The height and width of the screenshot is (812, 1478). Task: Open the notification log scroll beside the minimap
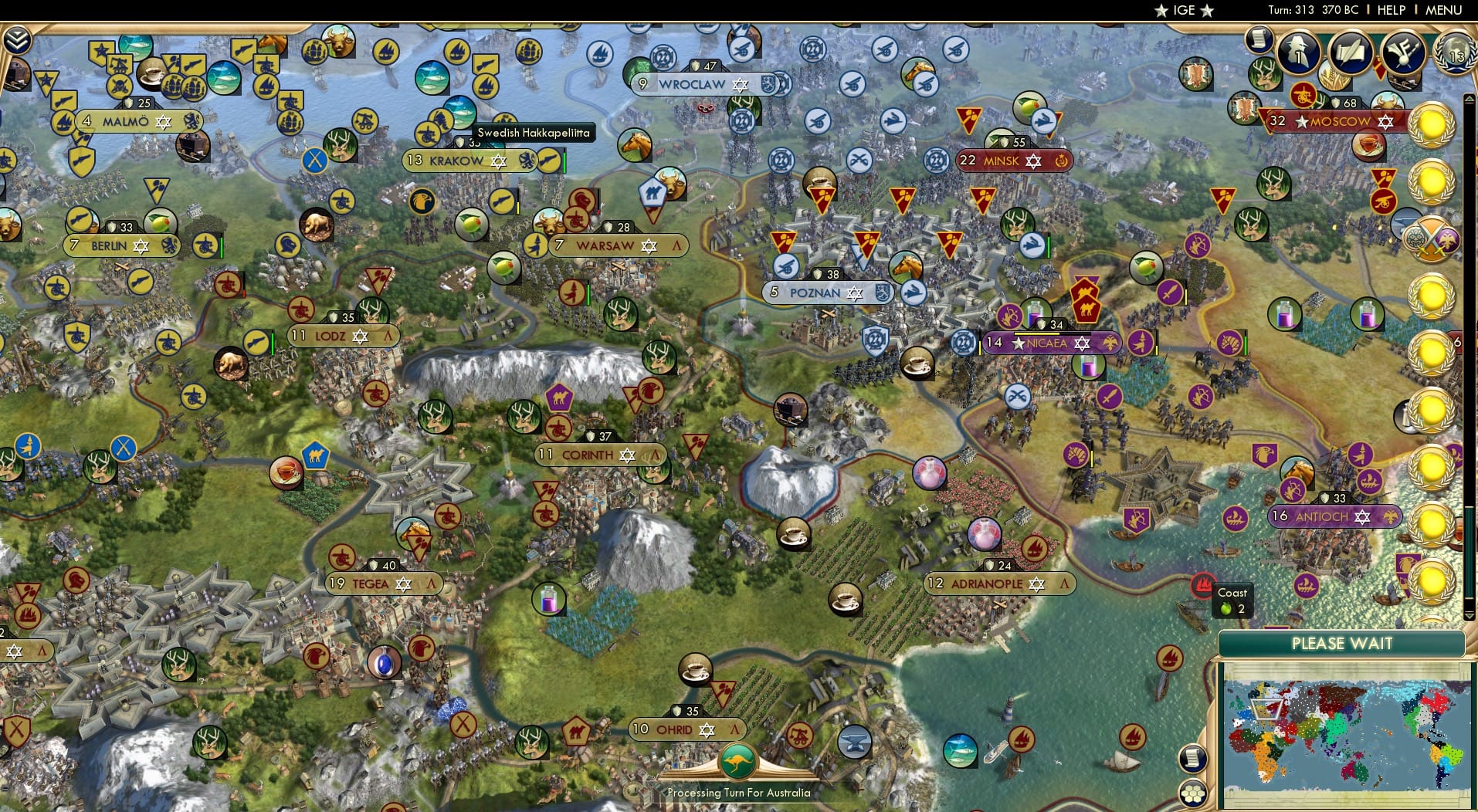click(1193, 758)
